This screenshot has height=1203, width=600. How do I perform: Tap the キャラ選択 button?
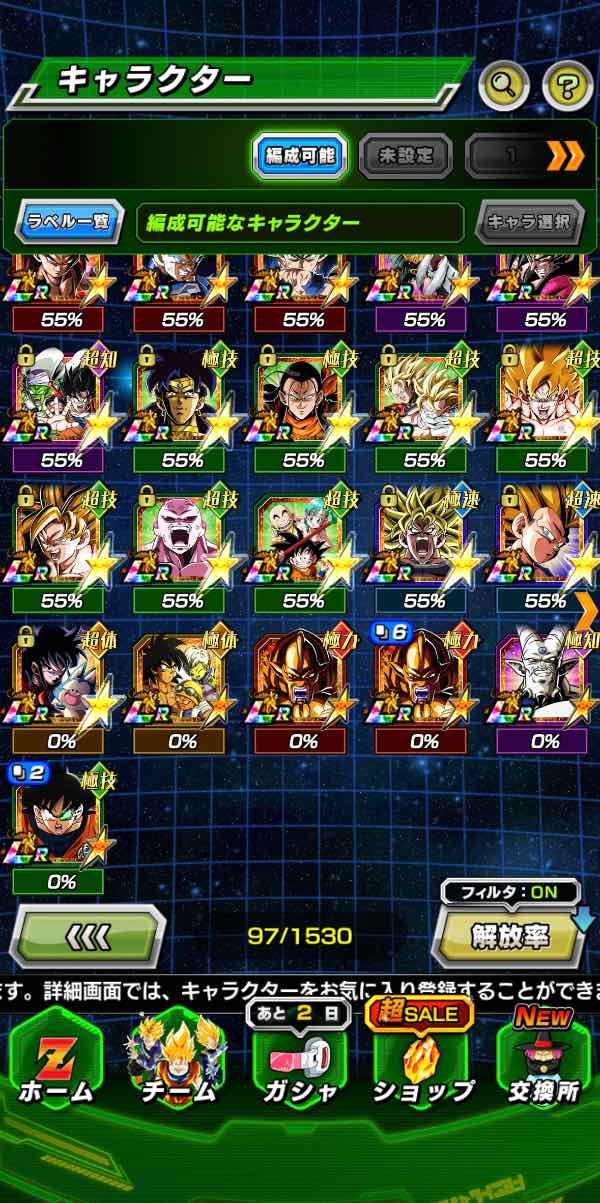pos(529,221)
